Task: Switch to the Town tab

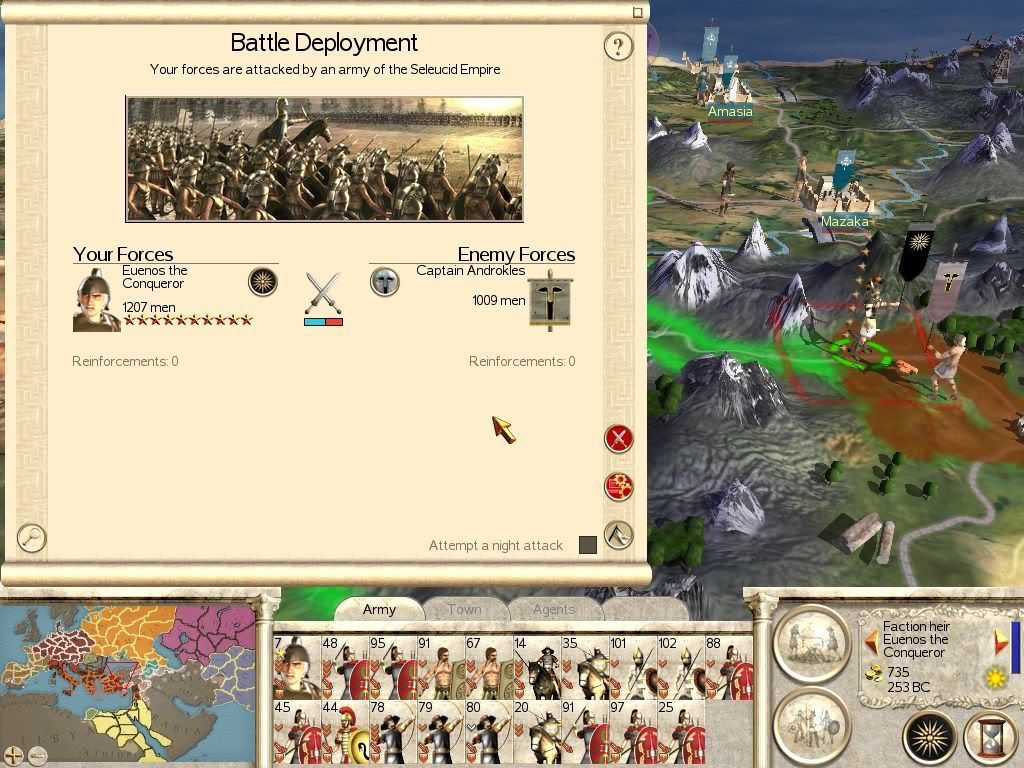Action: [464, 609]
